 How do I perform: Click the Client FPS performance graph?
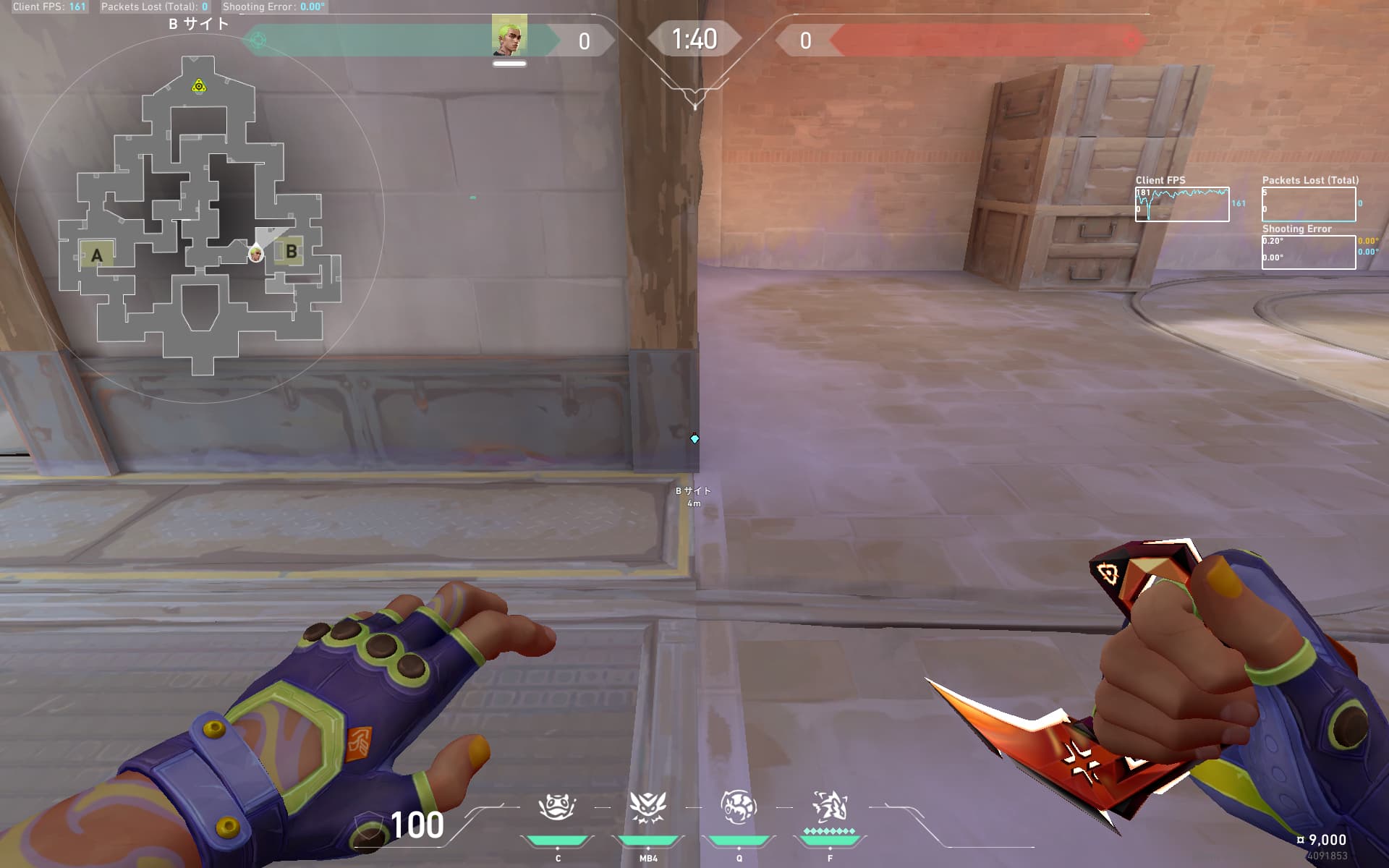[1181, 204]
